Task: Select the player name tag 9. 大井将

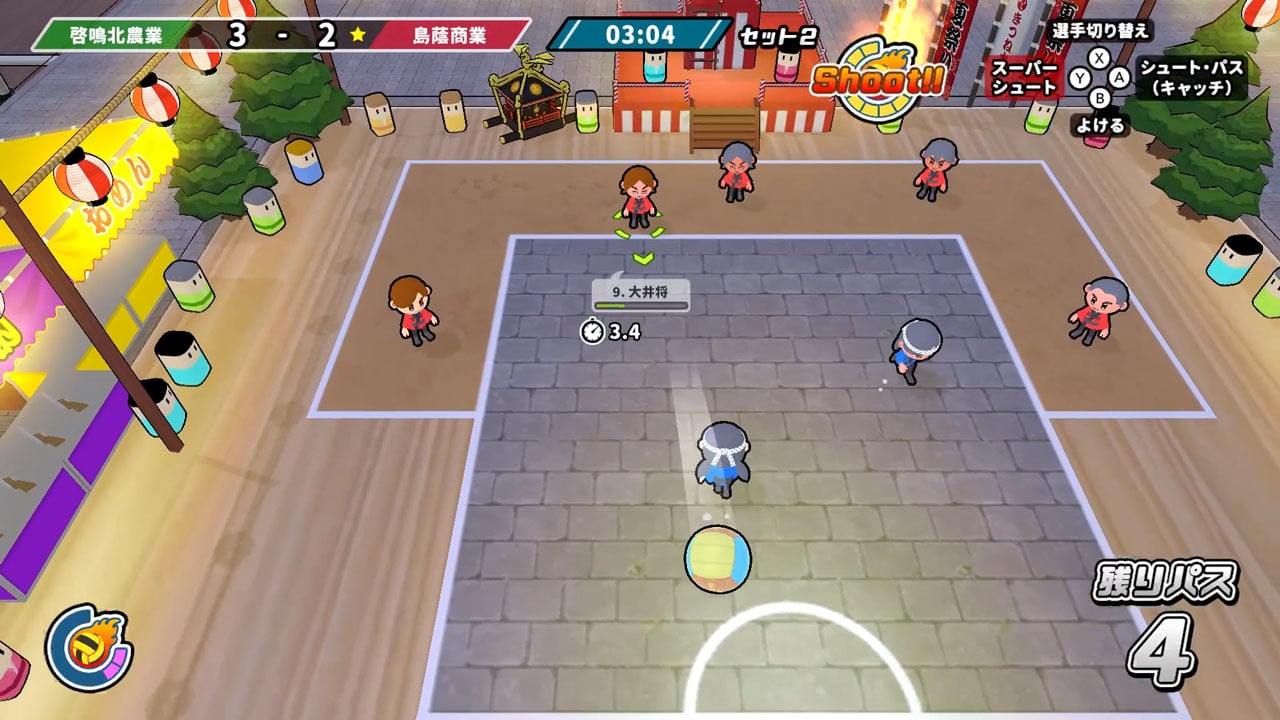Action: pyautogui.click(x=641, y=295)
